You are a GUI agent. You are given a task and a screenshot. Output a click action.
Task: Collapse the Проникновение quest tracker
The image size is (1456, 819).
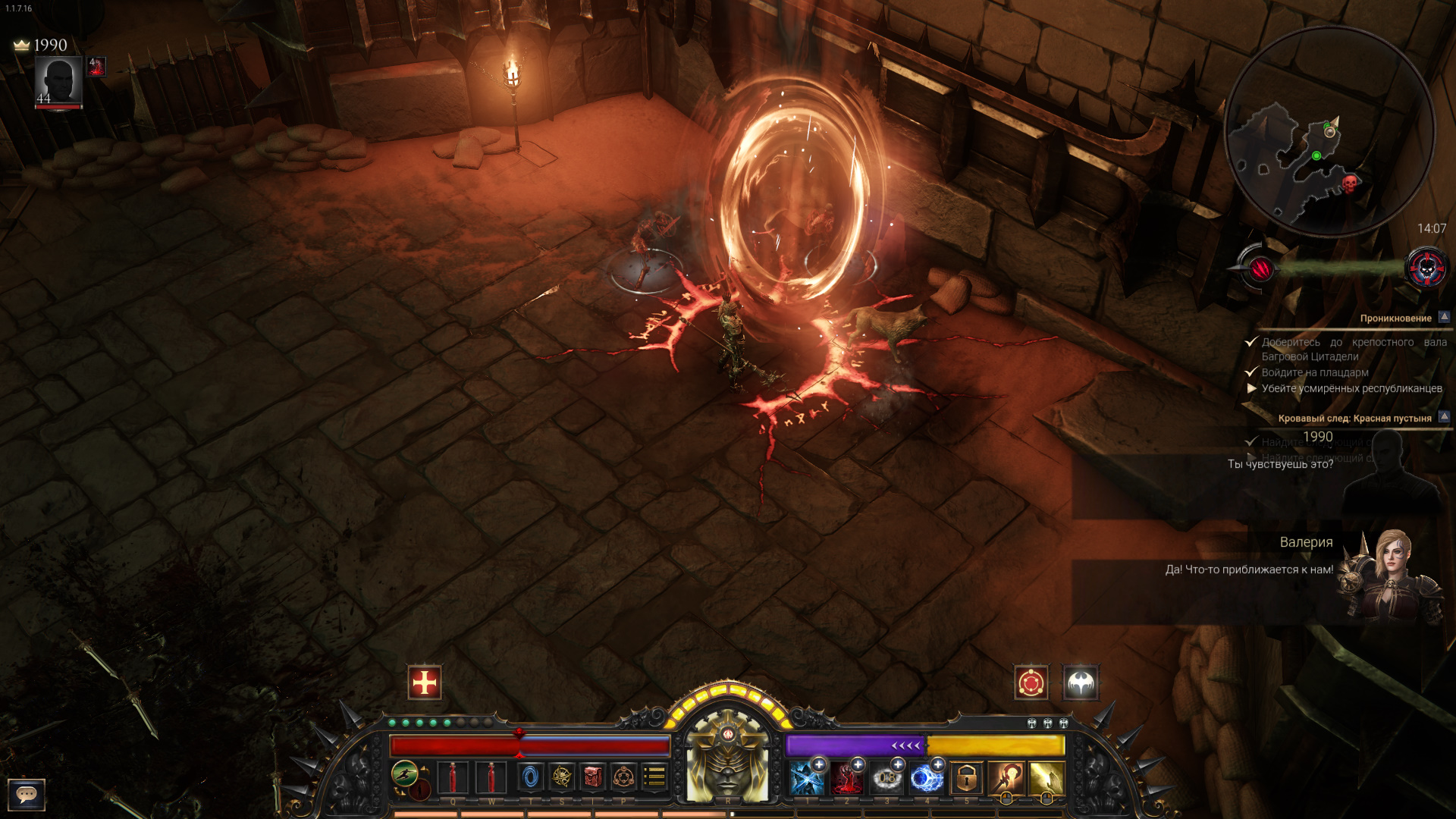1444,317
